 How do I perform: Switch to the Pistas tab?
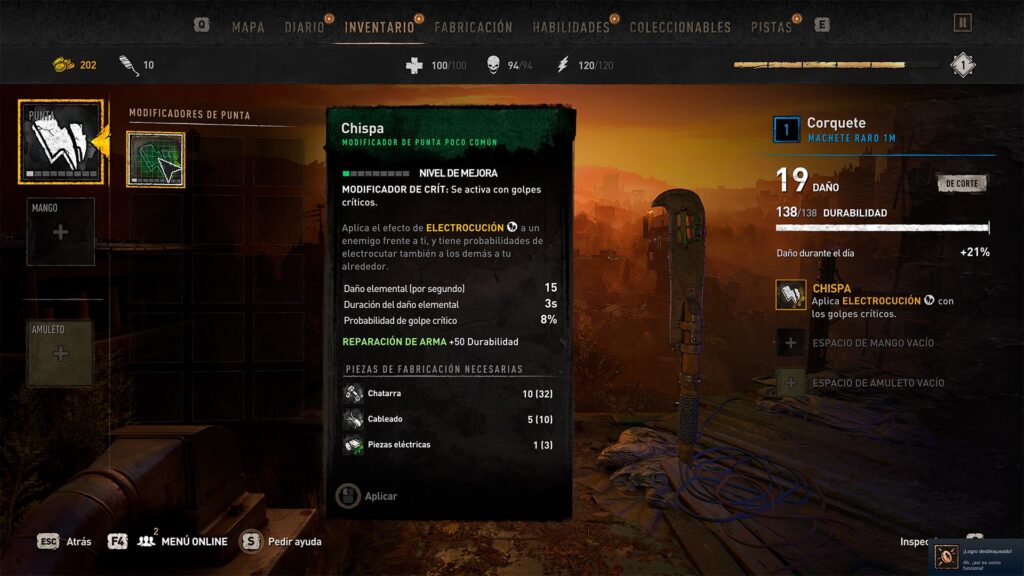[771, 27]
